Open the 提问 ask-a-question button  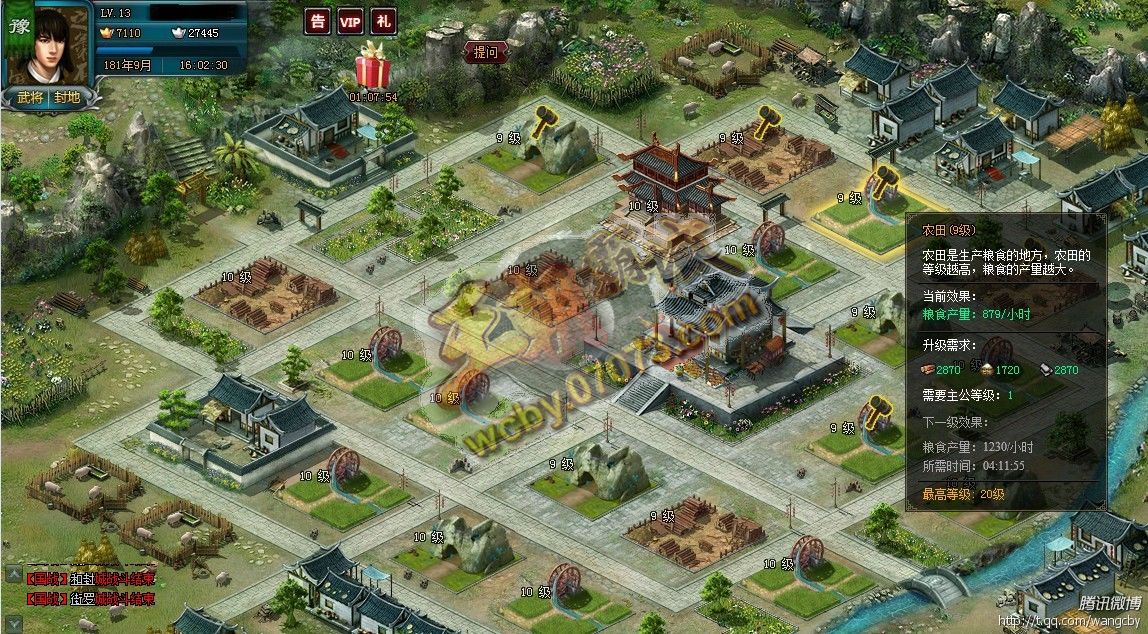(486, 53)
